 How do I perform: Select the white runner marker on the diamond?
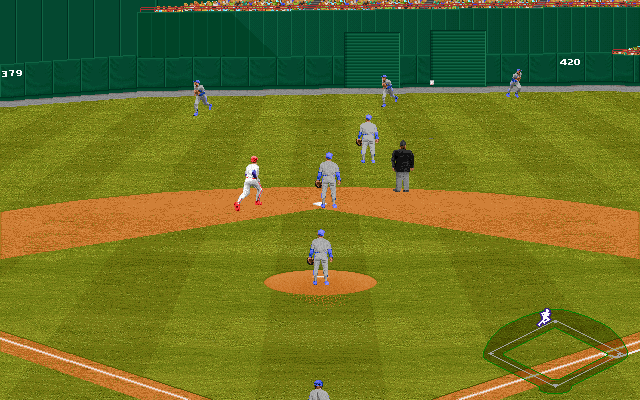tap(544, 318)
